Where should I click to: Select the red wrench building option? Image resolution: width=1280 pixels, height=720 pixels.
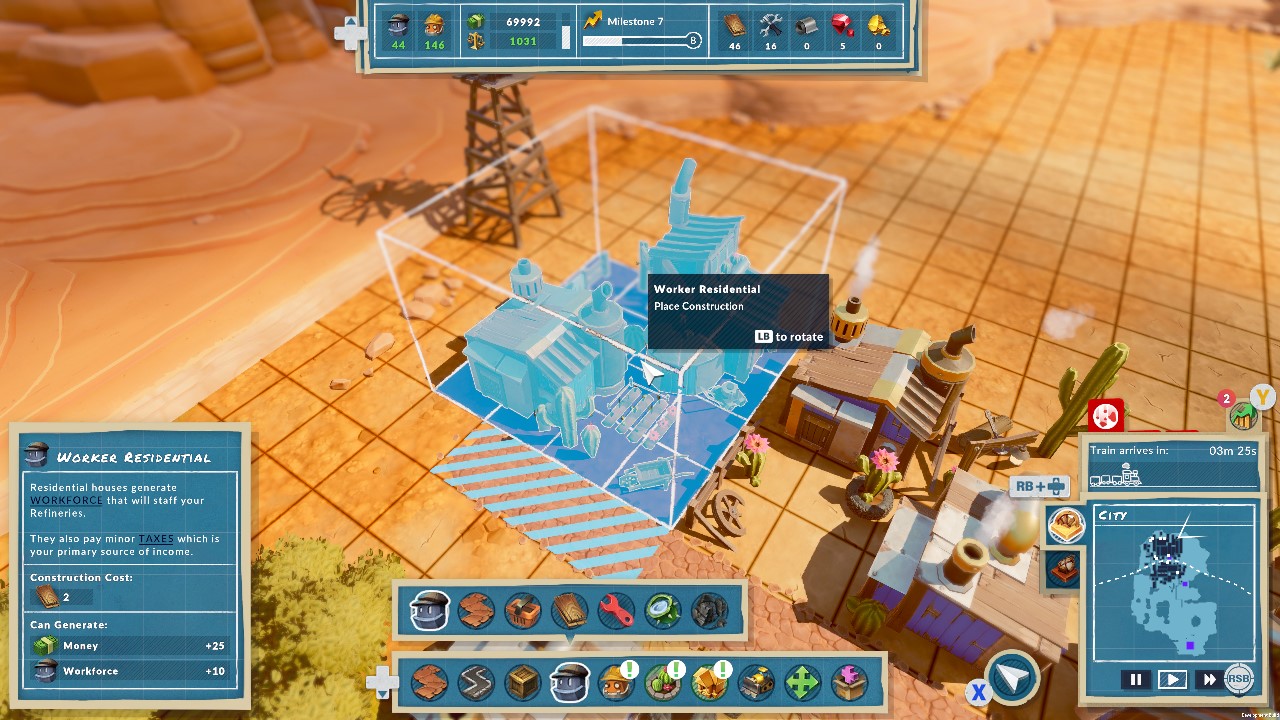tap(616, 610)
